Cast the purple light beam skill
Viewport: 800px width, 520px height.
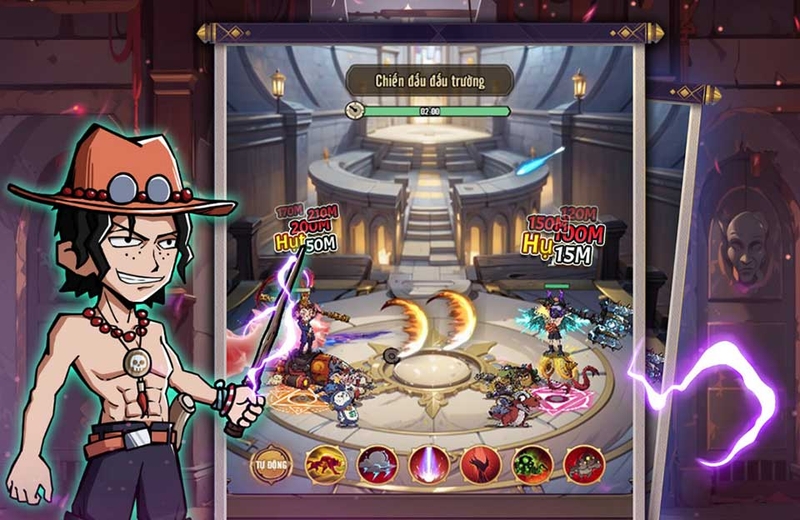point(429,465)
